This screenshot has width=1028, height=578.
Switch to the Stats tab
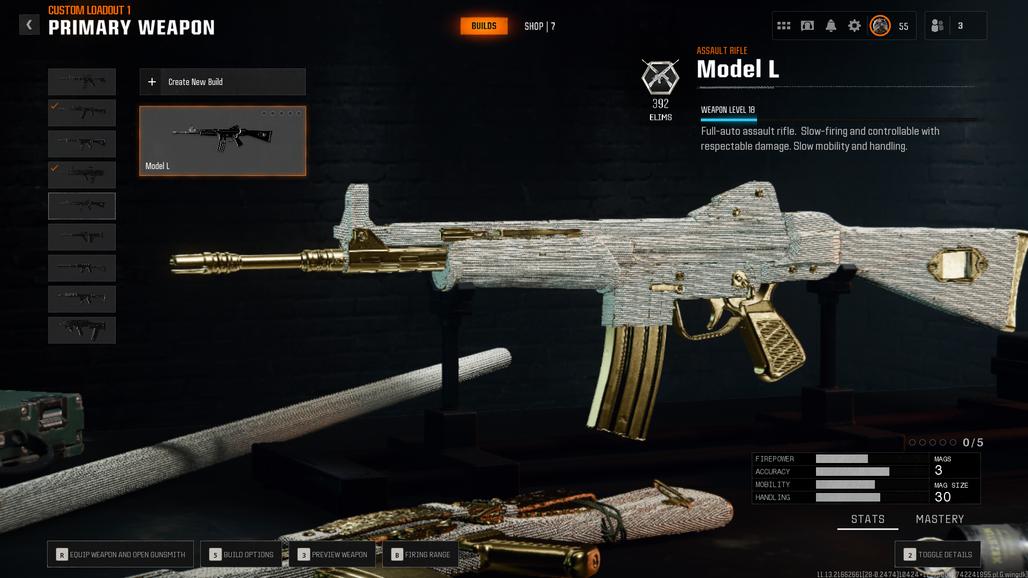pyautogui.click(x=867, y=519)
